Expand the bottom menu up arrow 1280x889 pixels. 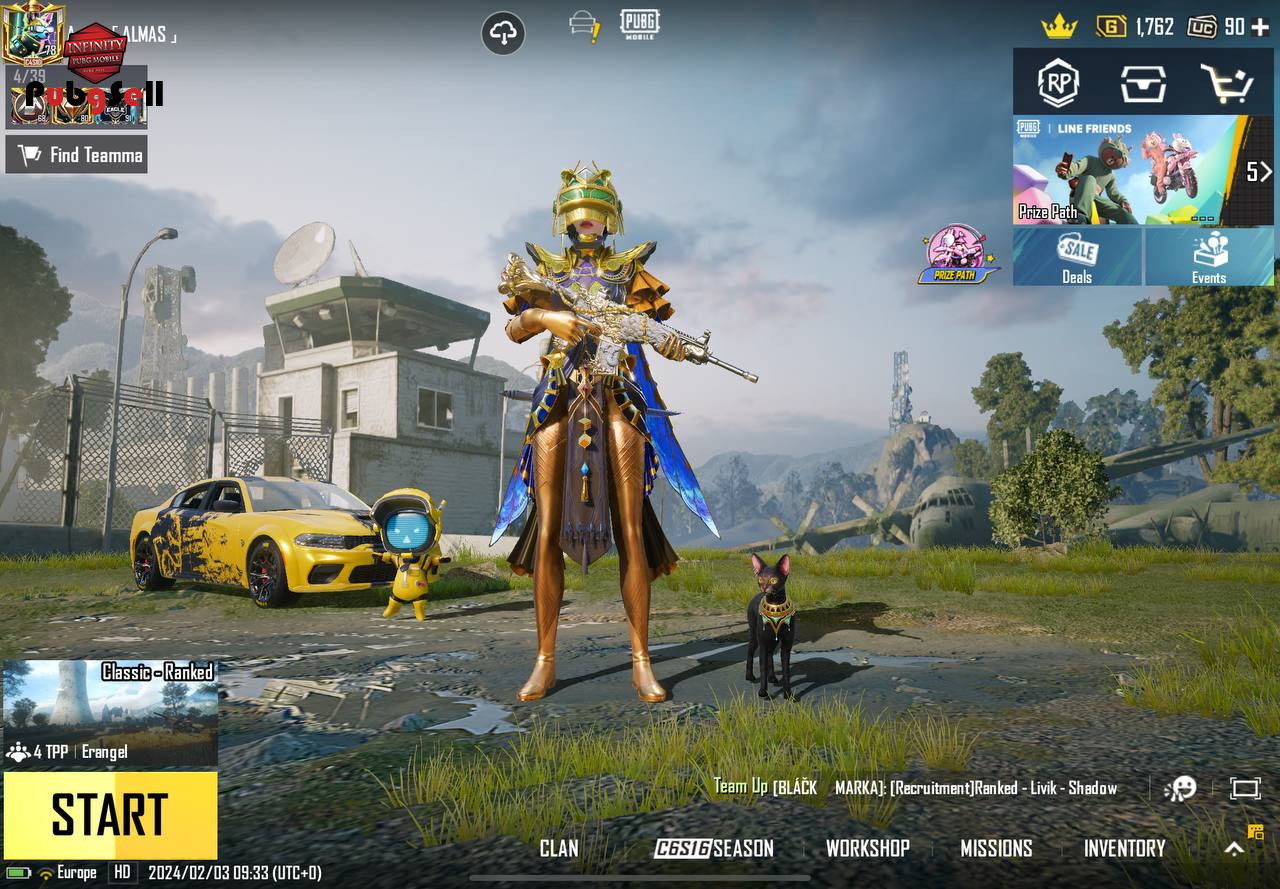[x=1235, y=848]
